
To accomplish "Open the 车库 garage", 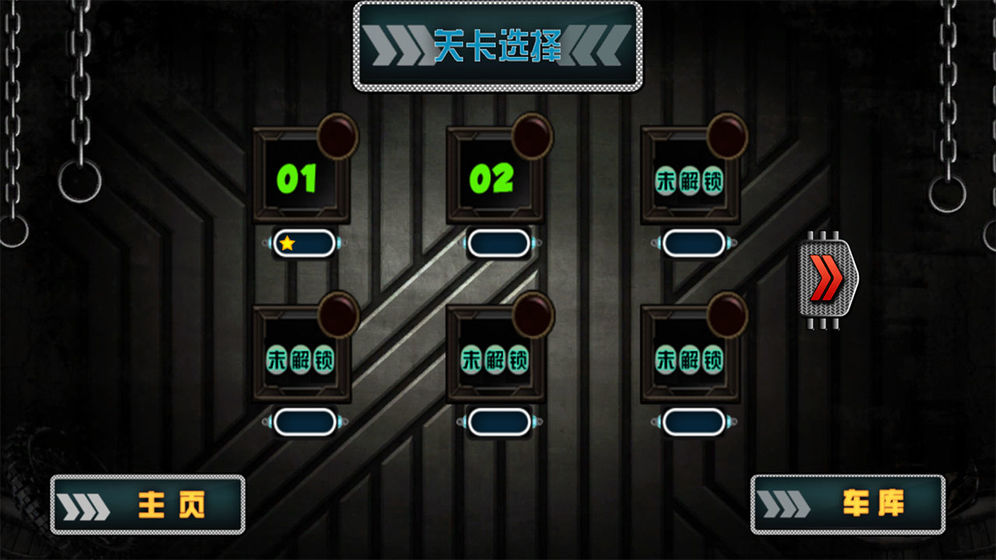I will click(x=848, y=504).
